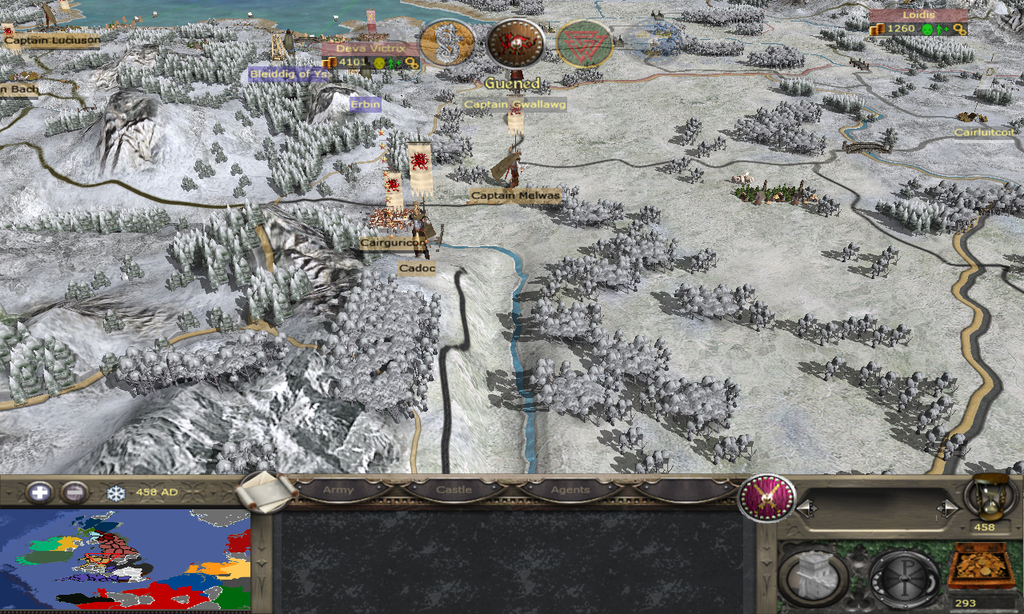
Task: Select next item with right arrow
Action: [946, 509]
